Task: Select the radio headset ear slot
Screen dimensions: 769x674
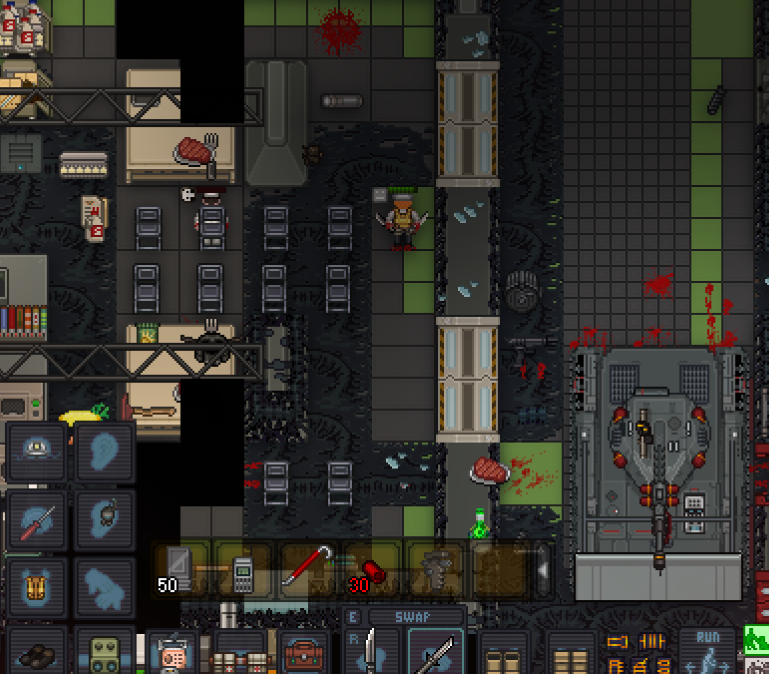Action: point(105,517)
